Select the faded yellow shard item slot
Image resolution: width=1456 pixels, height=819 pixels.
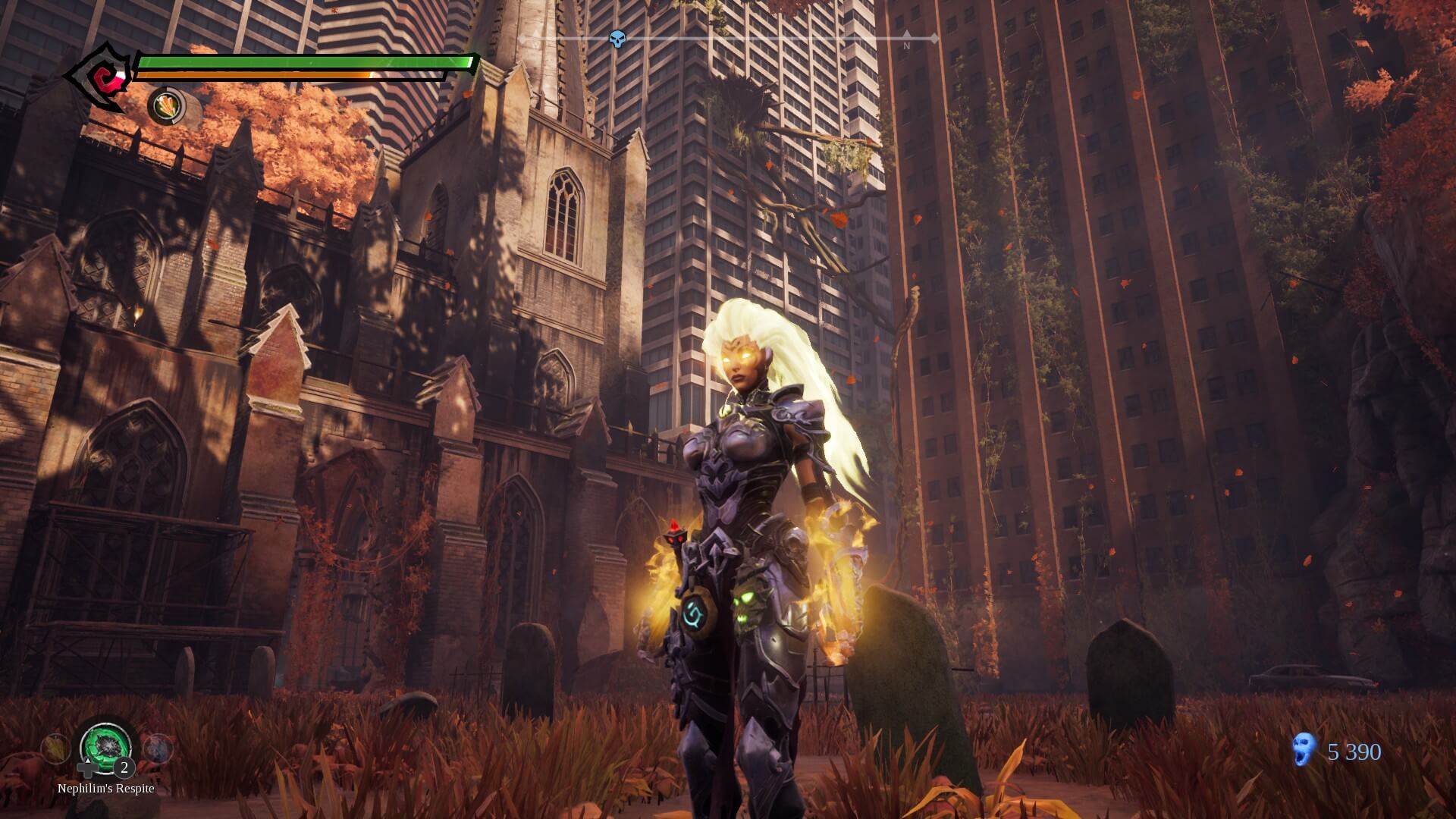[55, 748]
